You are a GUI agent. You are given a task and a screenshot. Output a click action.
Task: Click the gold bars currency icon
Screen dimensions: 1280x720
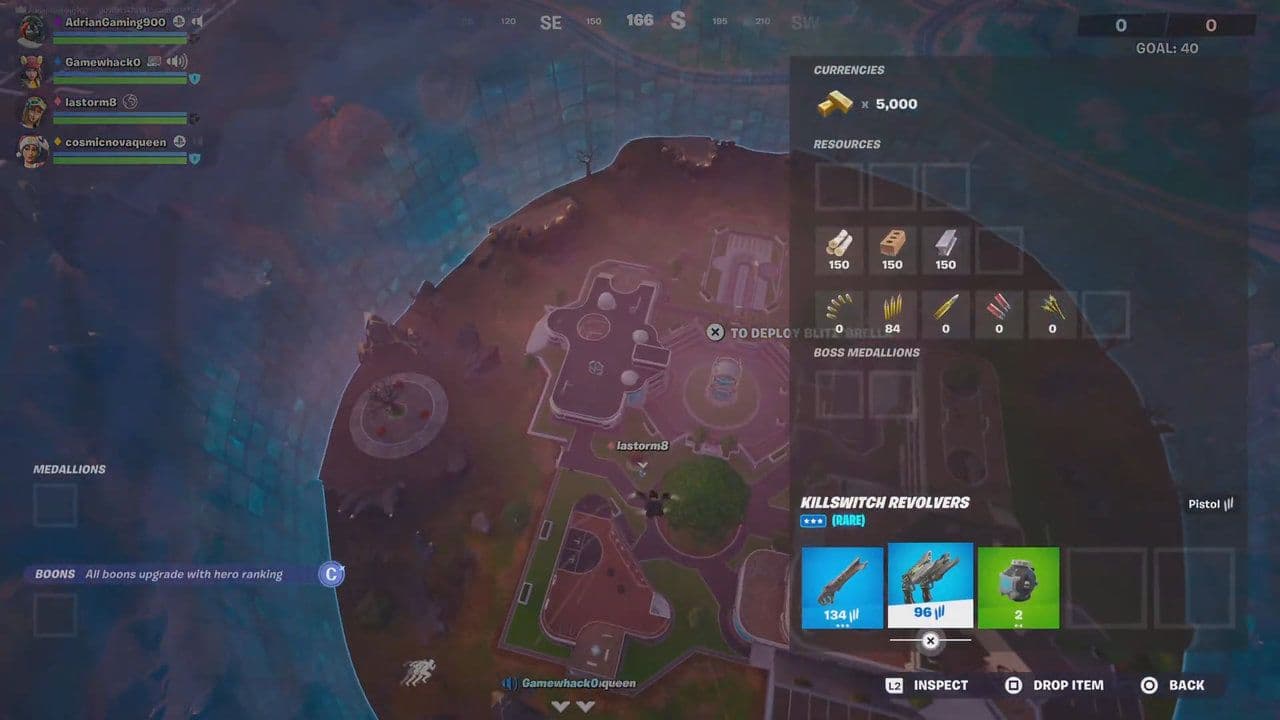coord(836,103)
